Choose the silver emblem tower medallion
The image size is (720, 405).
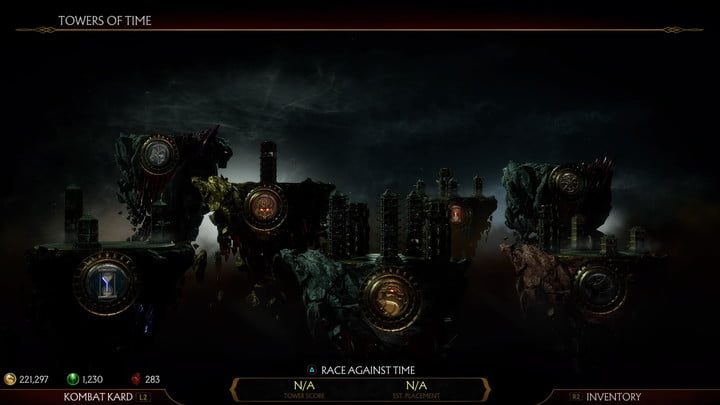158,155
